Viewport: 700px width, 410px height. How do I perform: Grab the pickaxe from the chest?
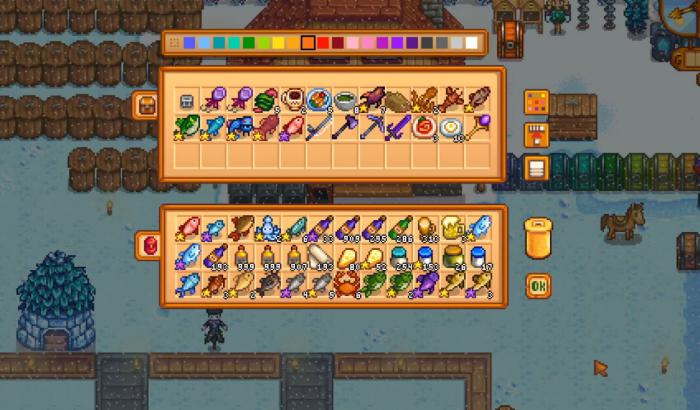coord(372,127)
